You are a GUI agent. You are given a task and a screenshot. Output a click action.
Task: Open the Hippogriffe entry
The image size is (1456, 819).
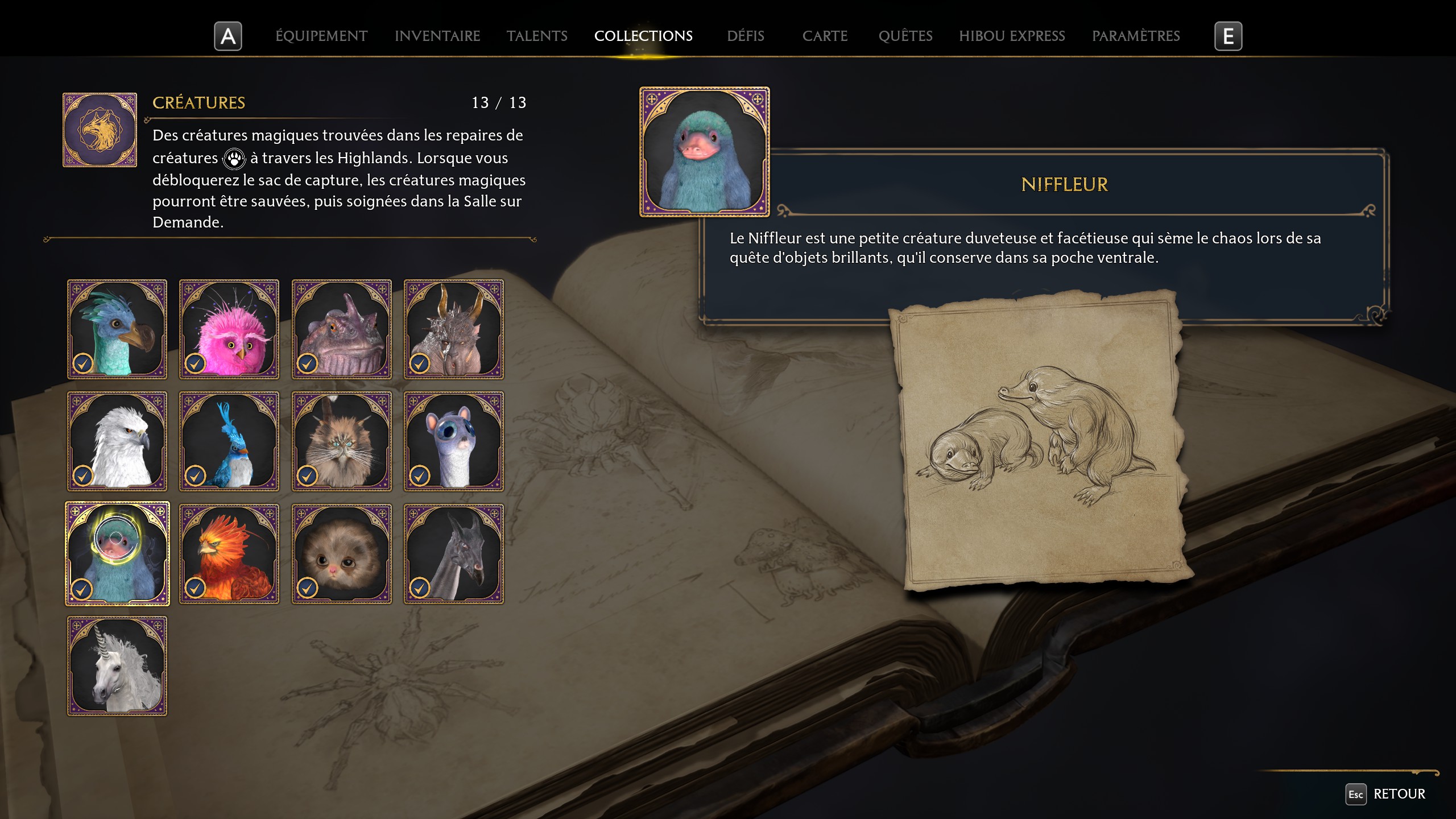tap(117, 441)
